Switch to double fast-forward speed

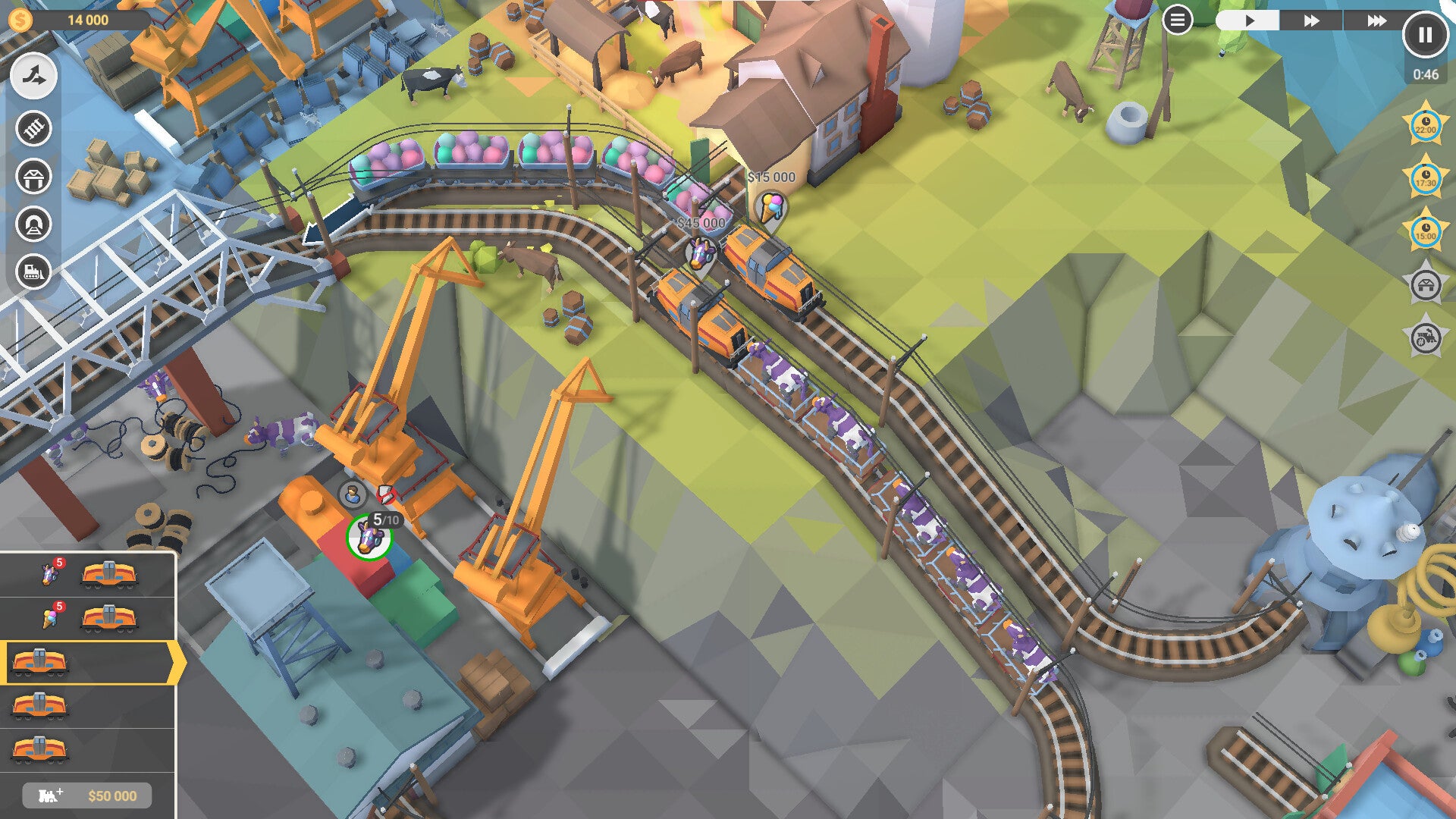pyautogui.click(x=1311, y=20)
